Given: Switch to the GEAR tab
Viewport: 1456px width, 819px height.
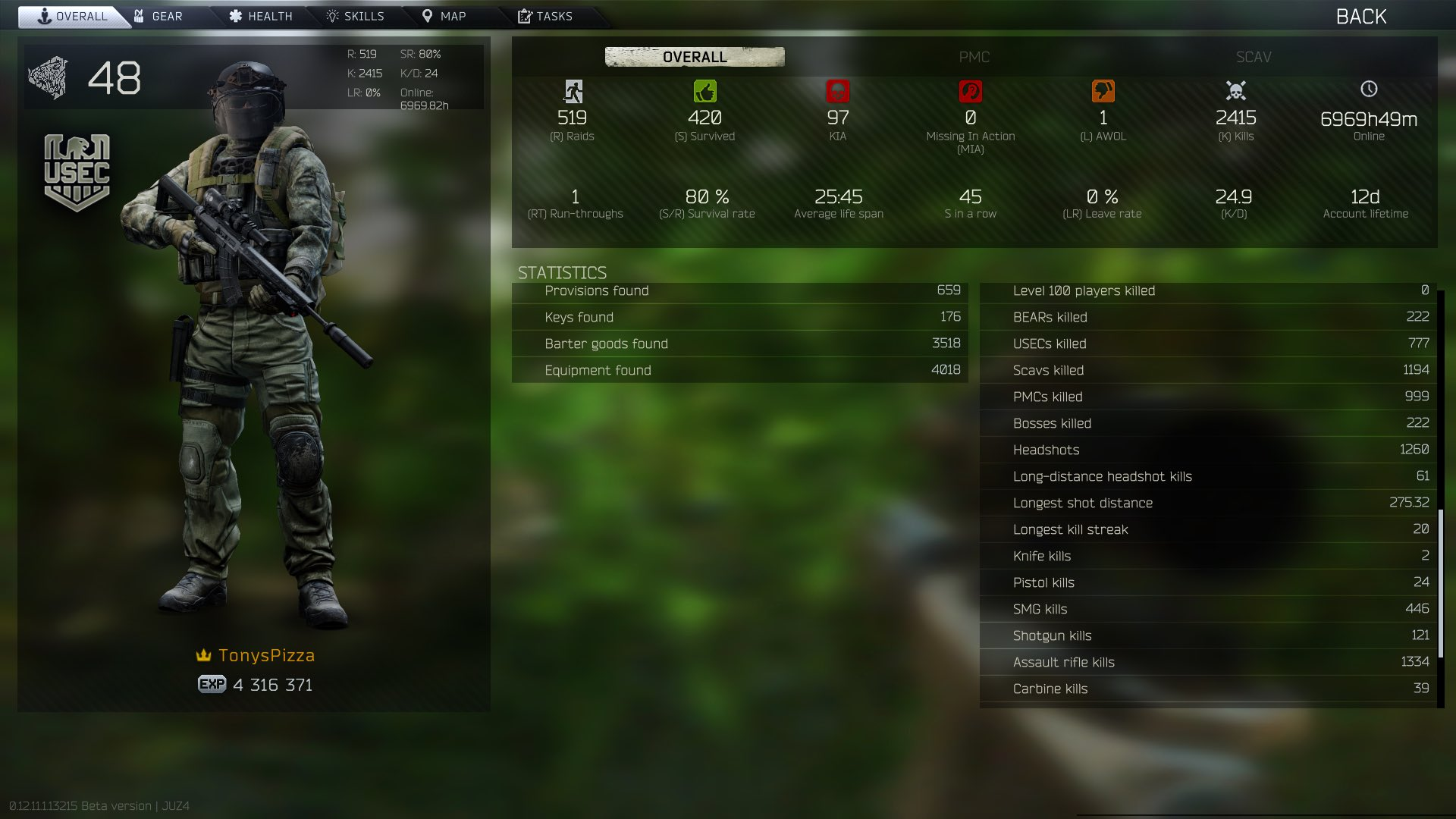Looking at the screenshot, I should 163,15.
